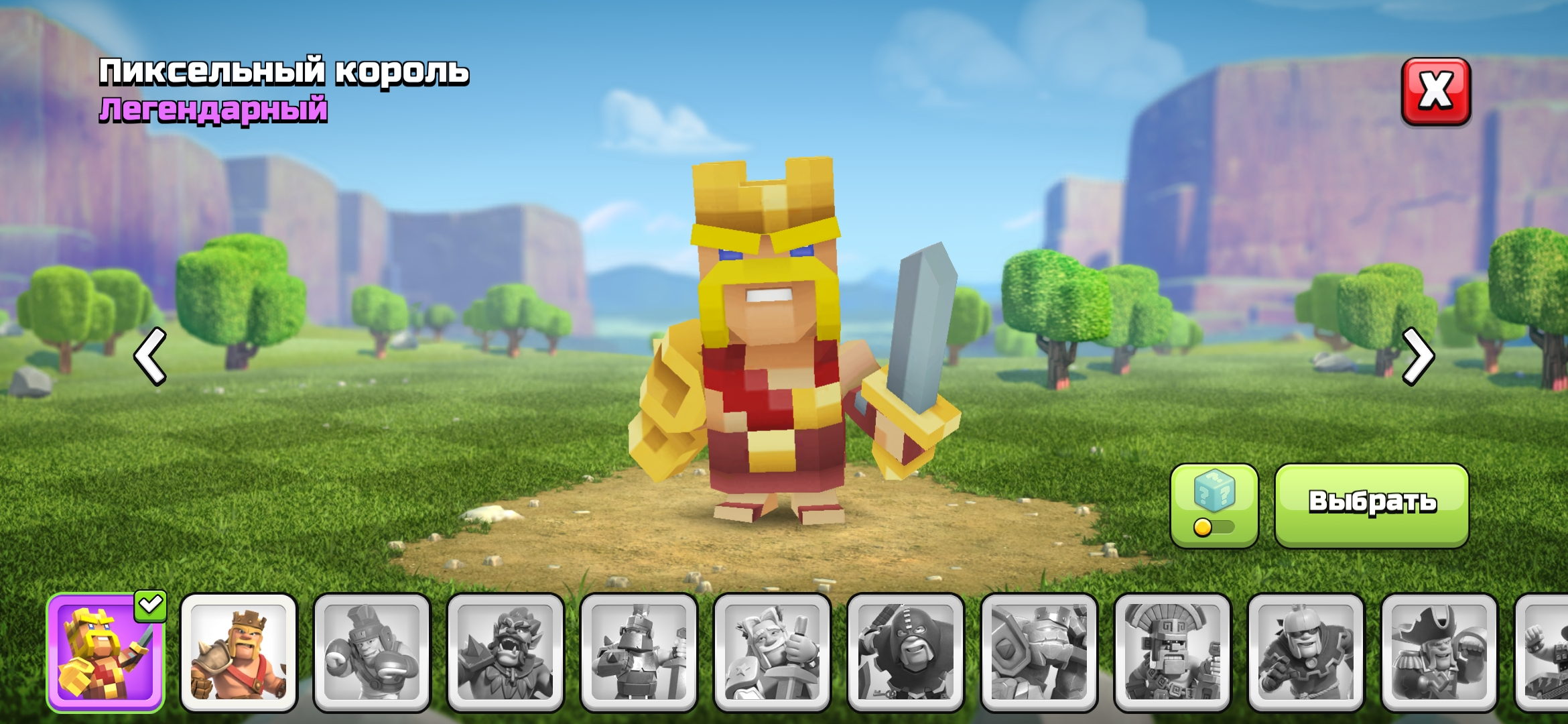
Task: Pick the leafy jungle king skin thumbnail
Action: tap(505, 652)
